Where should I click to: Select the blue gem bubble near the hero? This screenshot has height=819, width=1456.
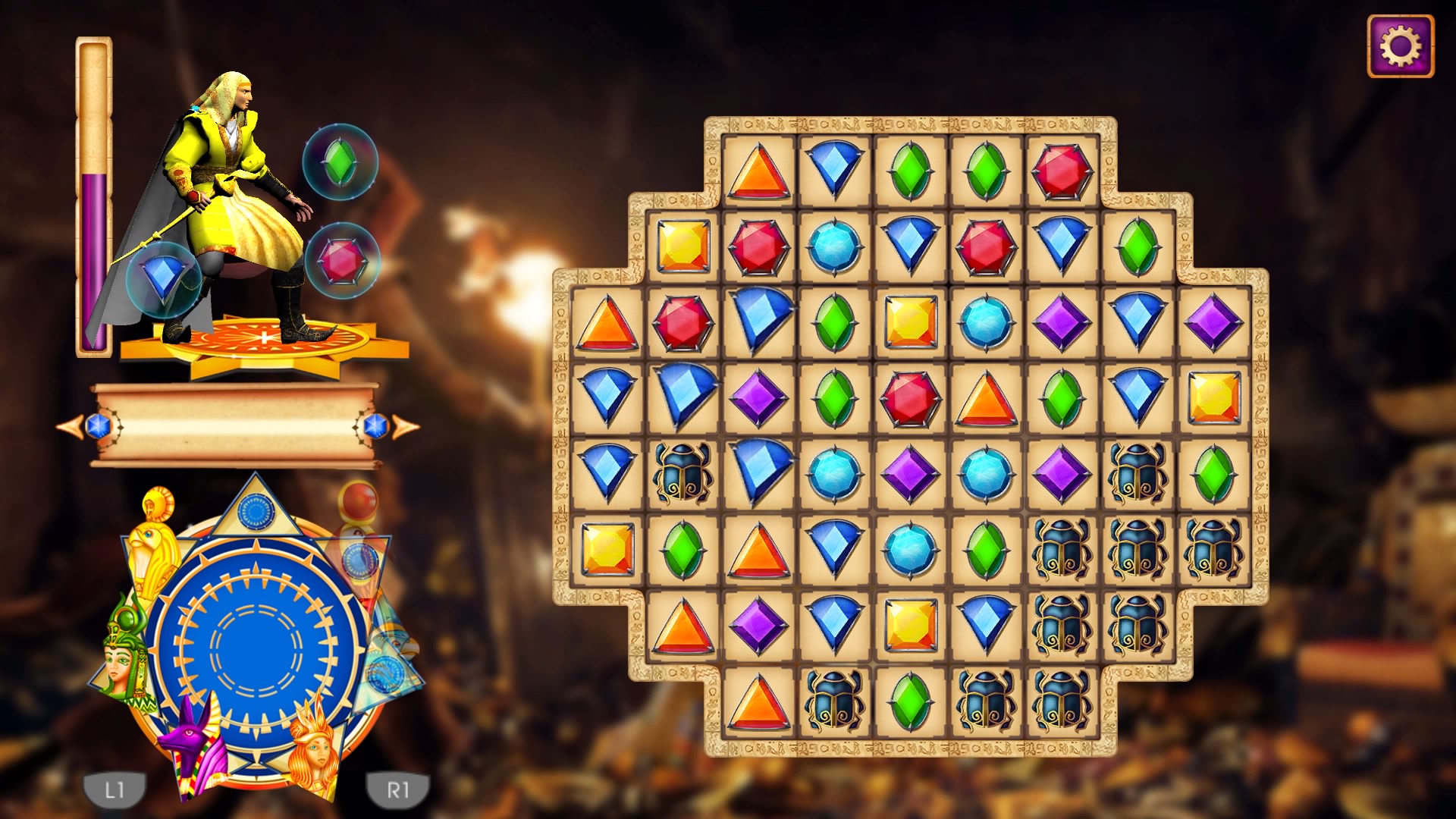point(163,279)
